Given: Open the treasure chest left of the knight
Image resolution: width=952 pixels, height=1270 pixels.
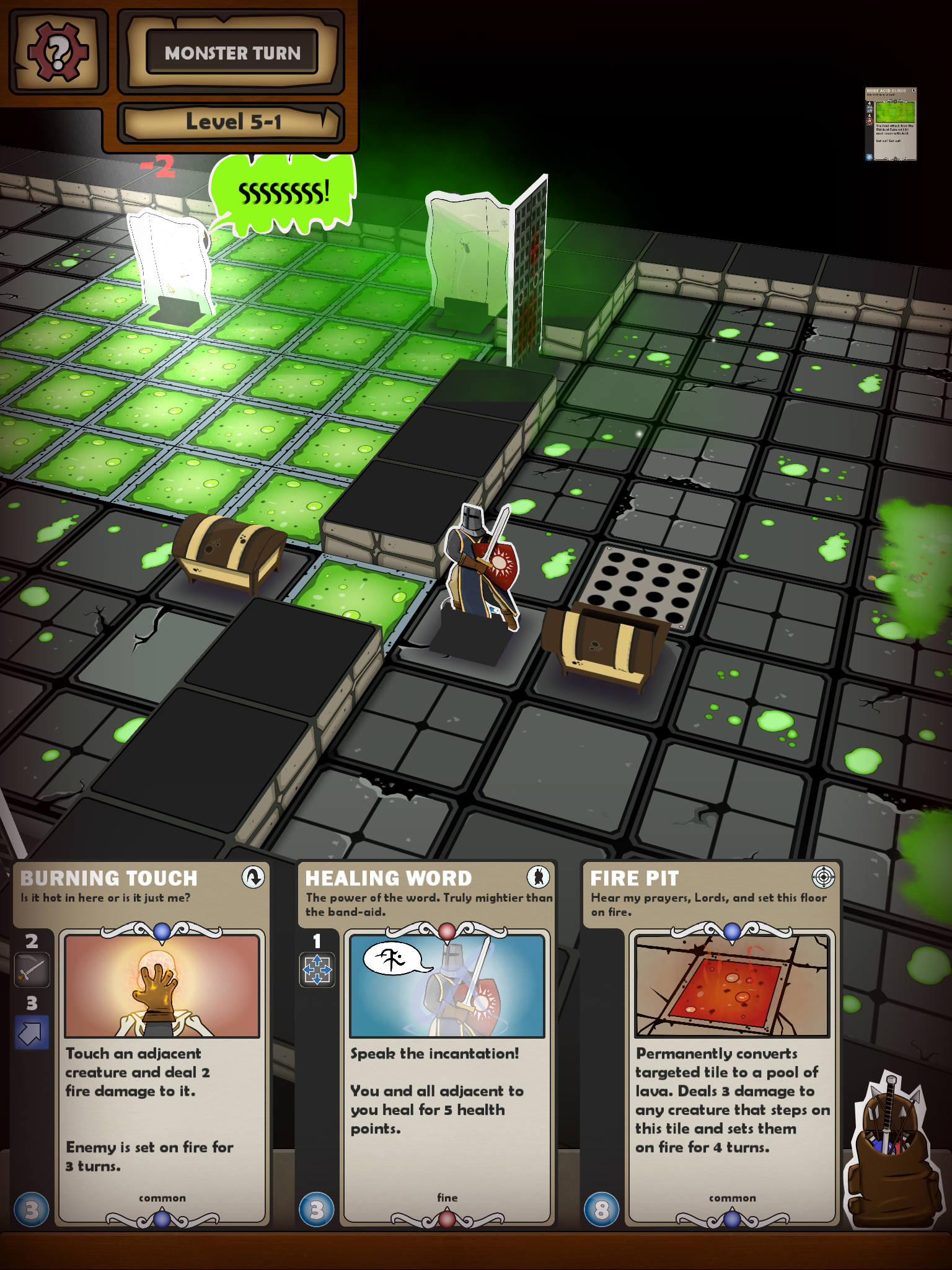Looking at the screenshot, I should [229, 555].
